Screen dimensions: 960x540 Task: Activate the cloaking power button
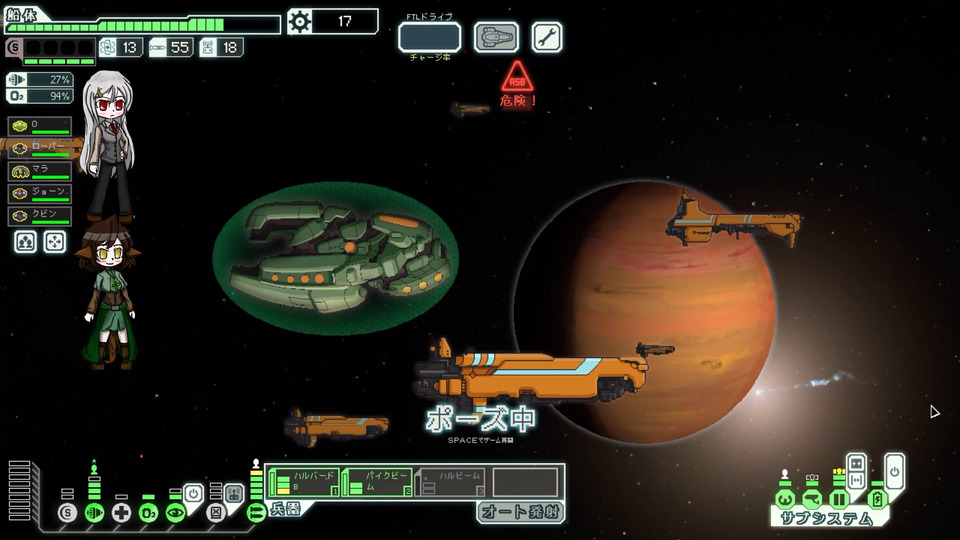(194, 493)
